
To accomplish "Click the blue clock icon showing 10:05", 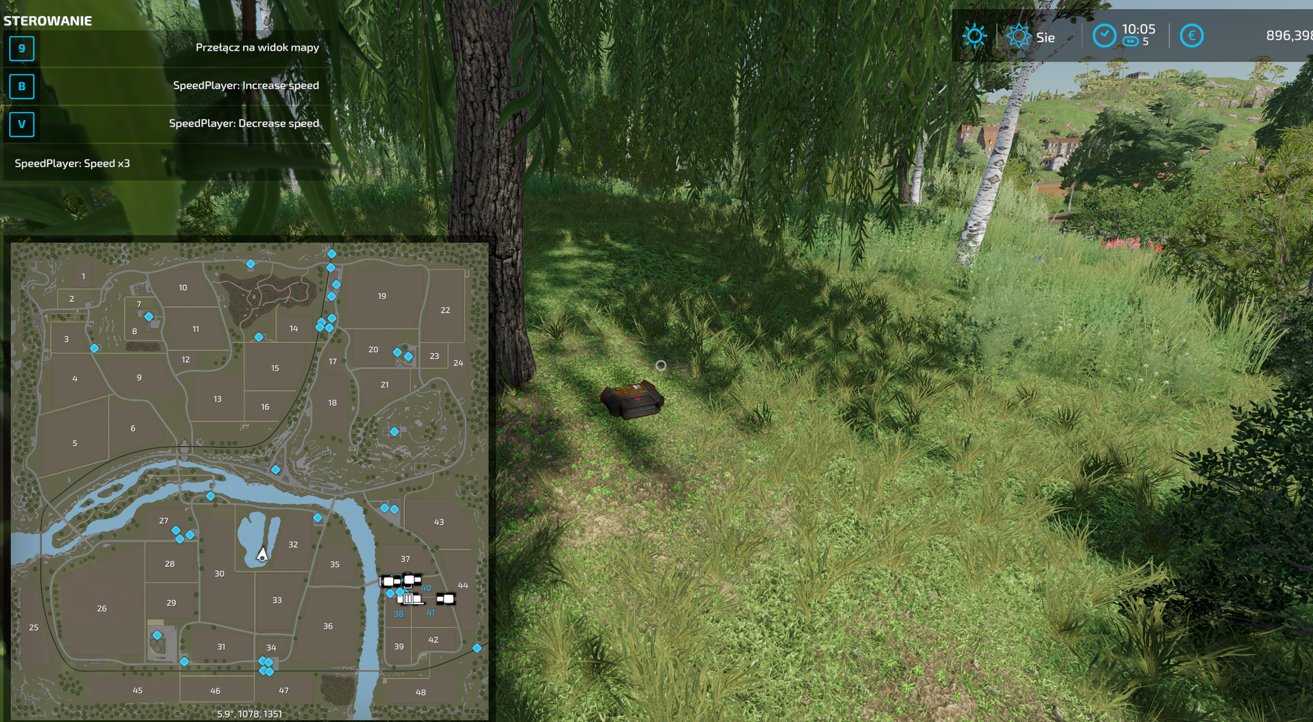I will (1104, 33).
